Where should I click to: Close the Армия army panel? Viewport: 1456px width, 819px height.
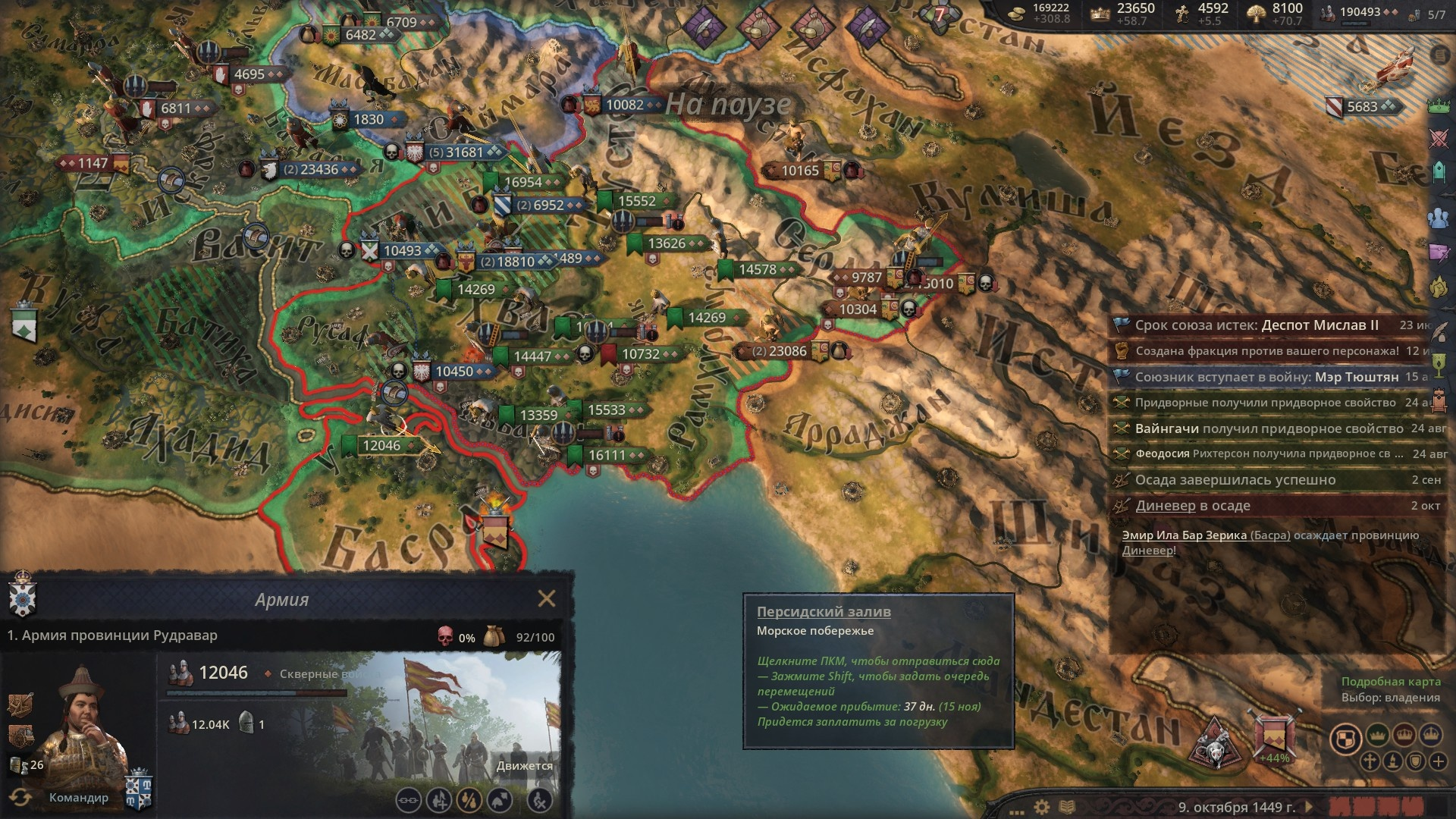[546, 599]
